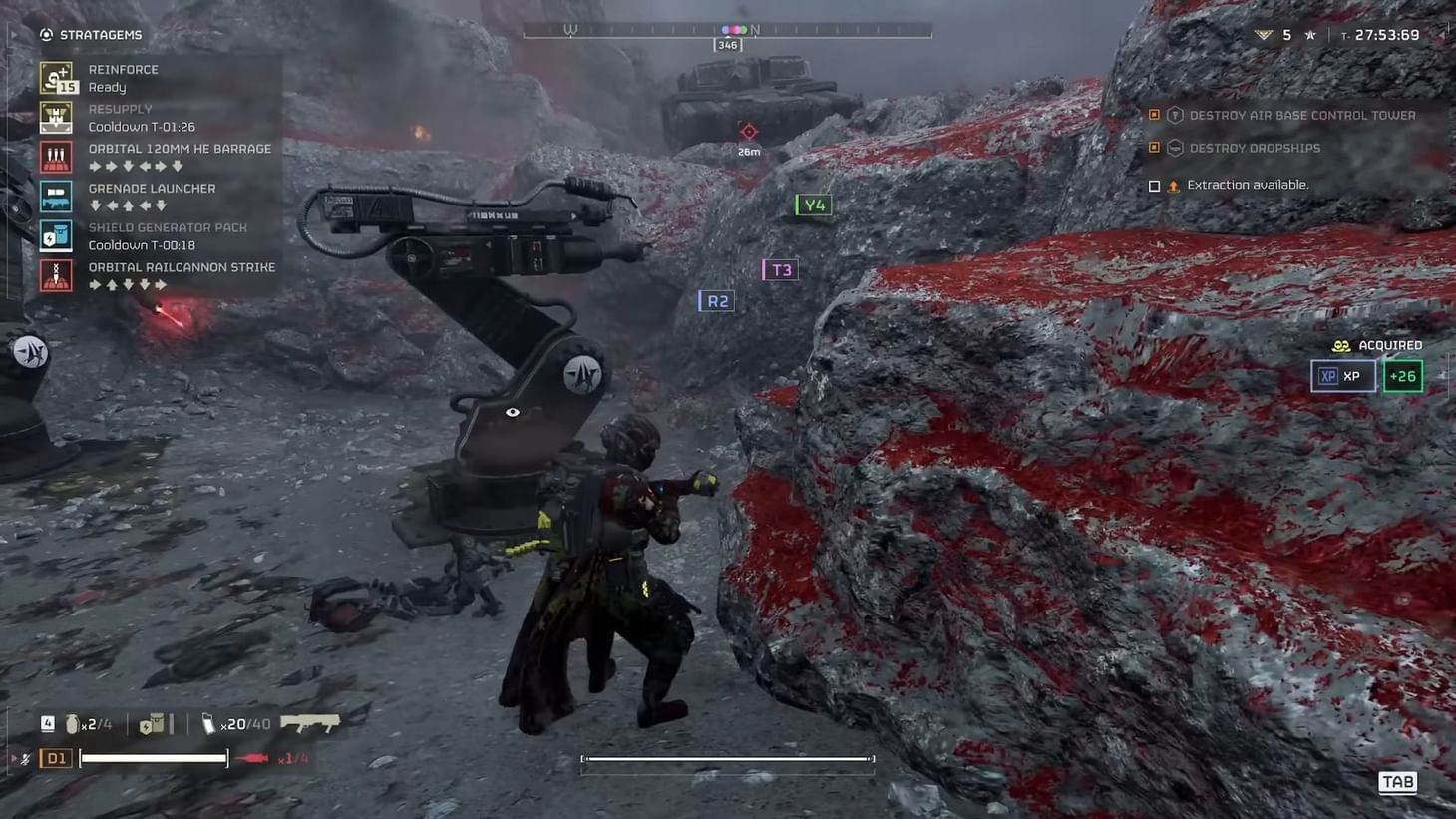
Task: Activate the Orbital 120mm HE Barrage icon
Action: [56, 157]
